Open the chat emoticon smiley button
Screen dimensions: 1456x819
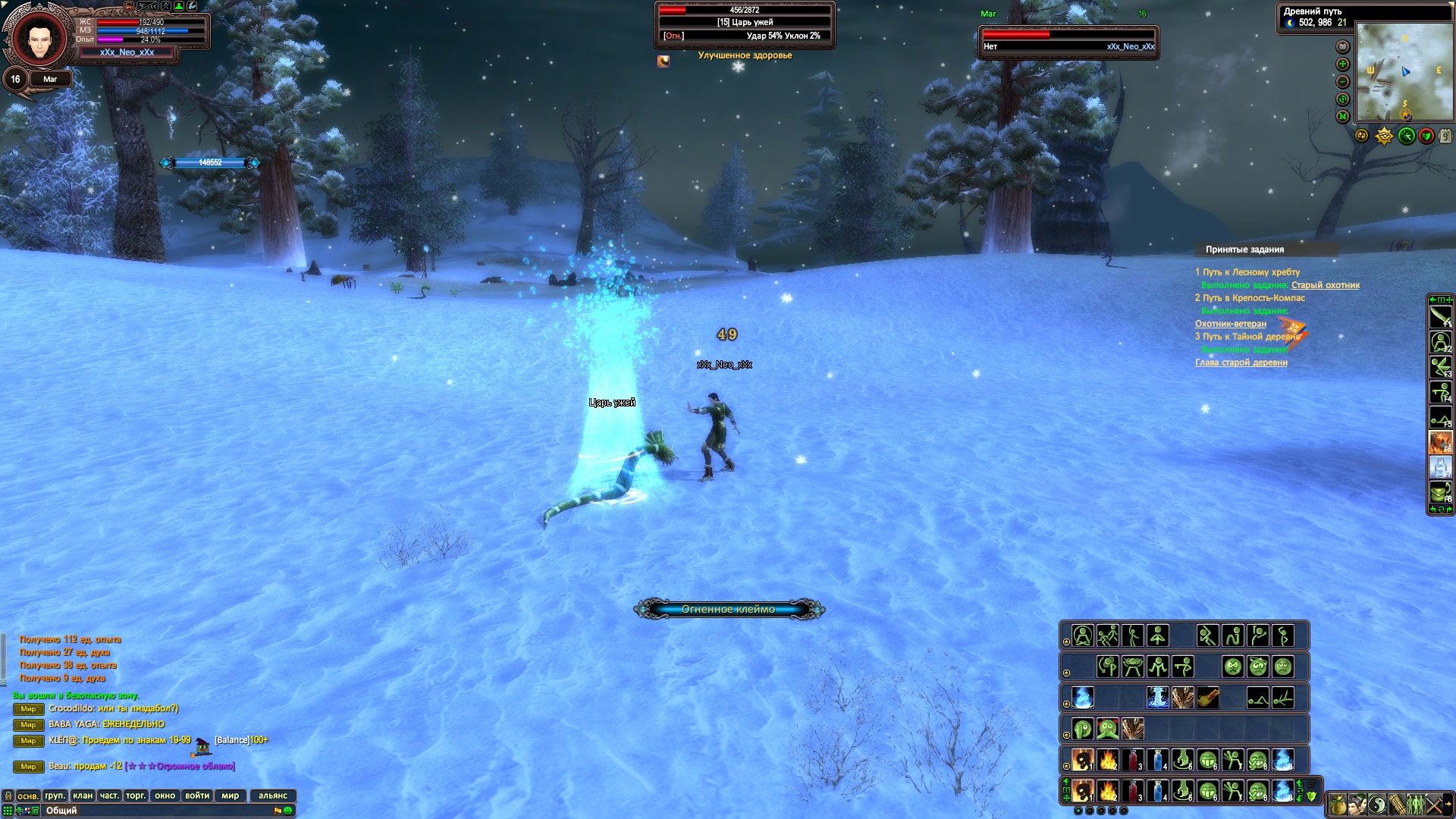click(x=288, y=811)
